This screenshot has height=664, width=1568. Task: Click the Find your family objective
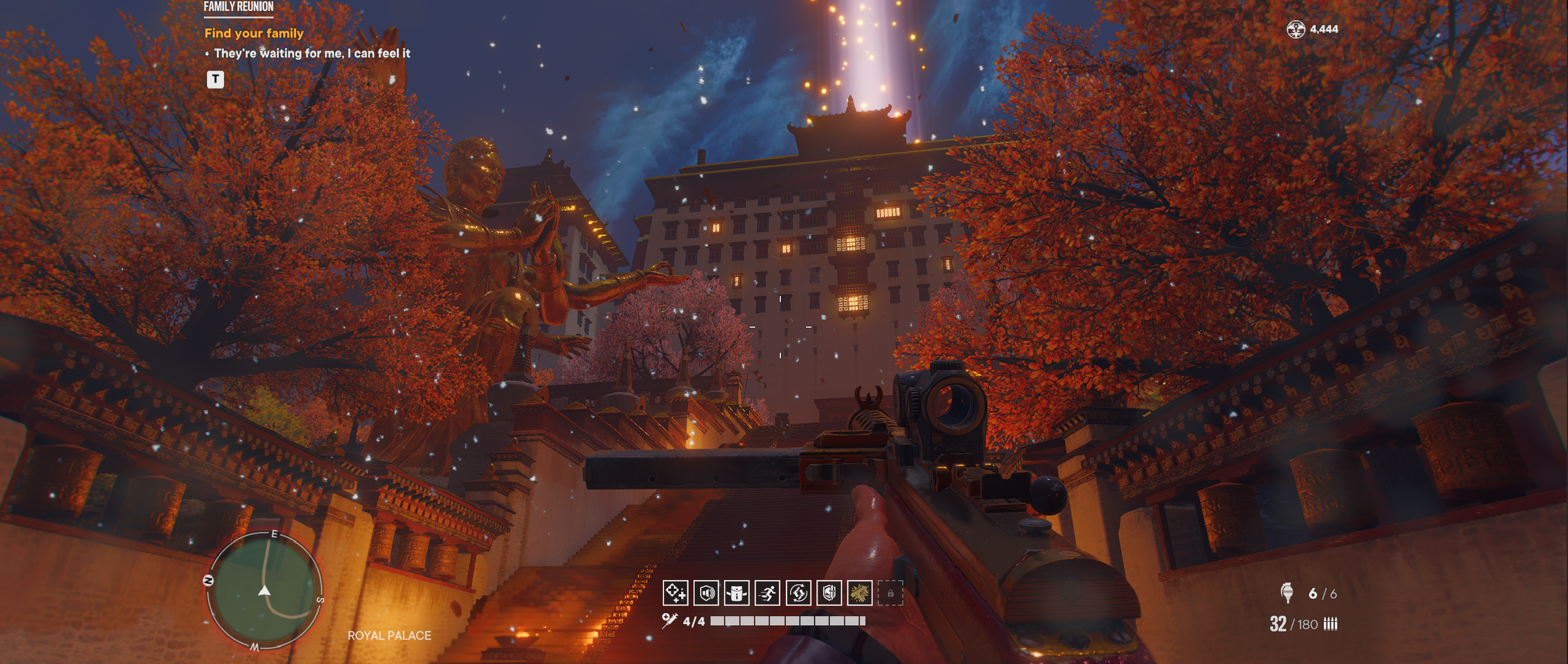[254, 33]
